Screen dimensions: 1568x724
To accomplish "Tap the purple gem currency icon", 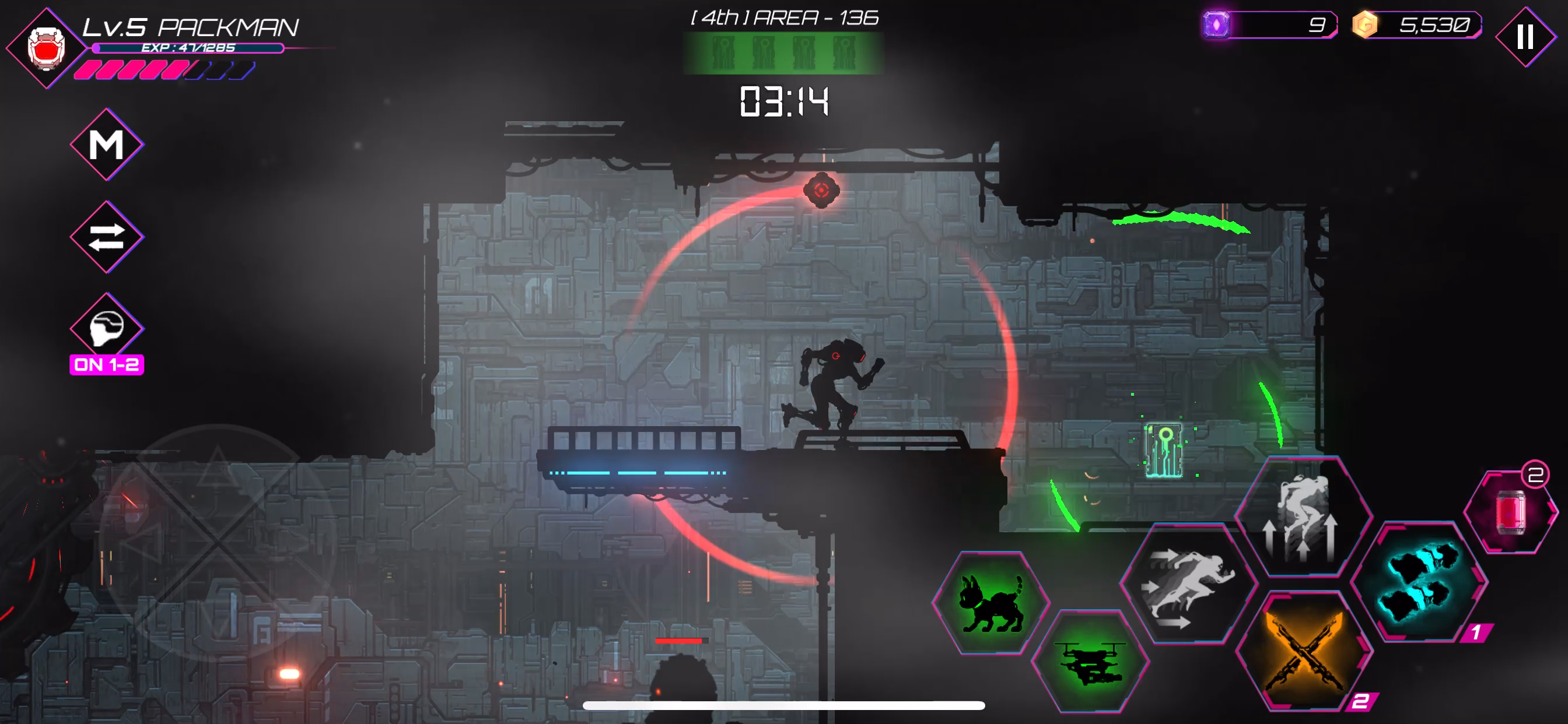I will pyautogui.click(x=1216, y=26).
